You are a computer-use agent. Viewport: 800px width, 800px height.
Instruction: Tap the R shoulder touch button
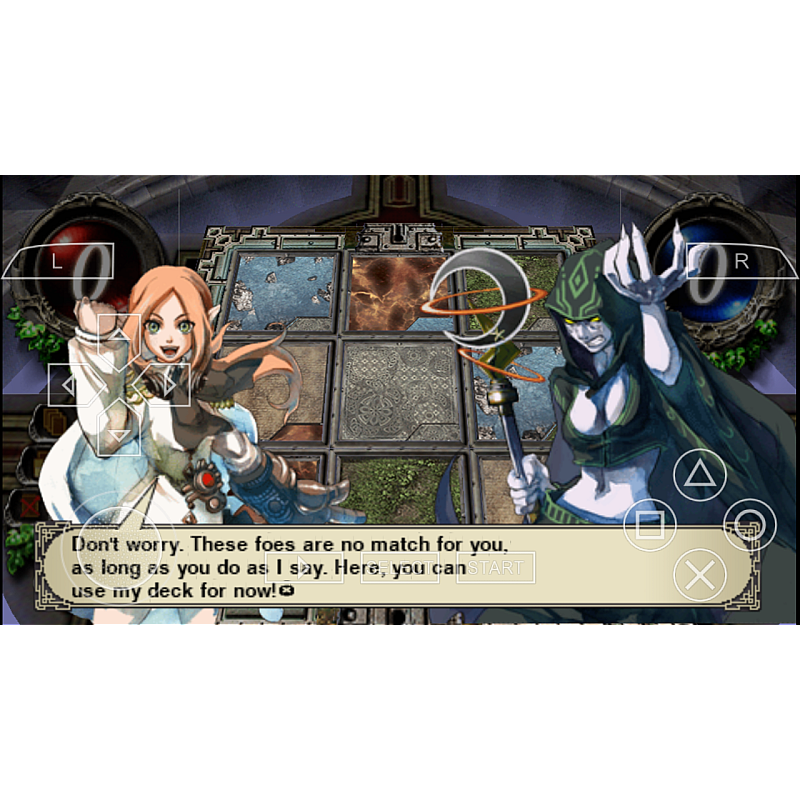point(741,261)
